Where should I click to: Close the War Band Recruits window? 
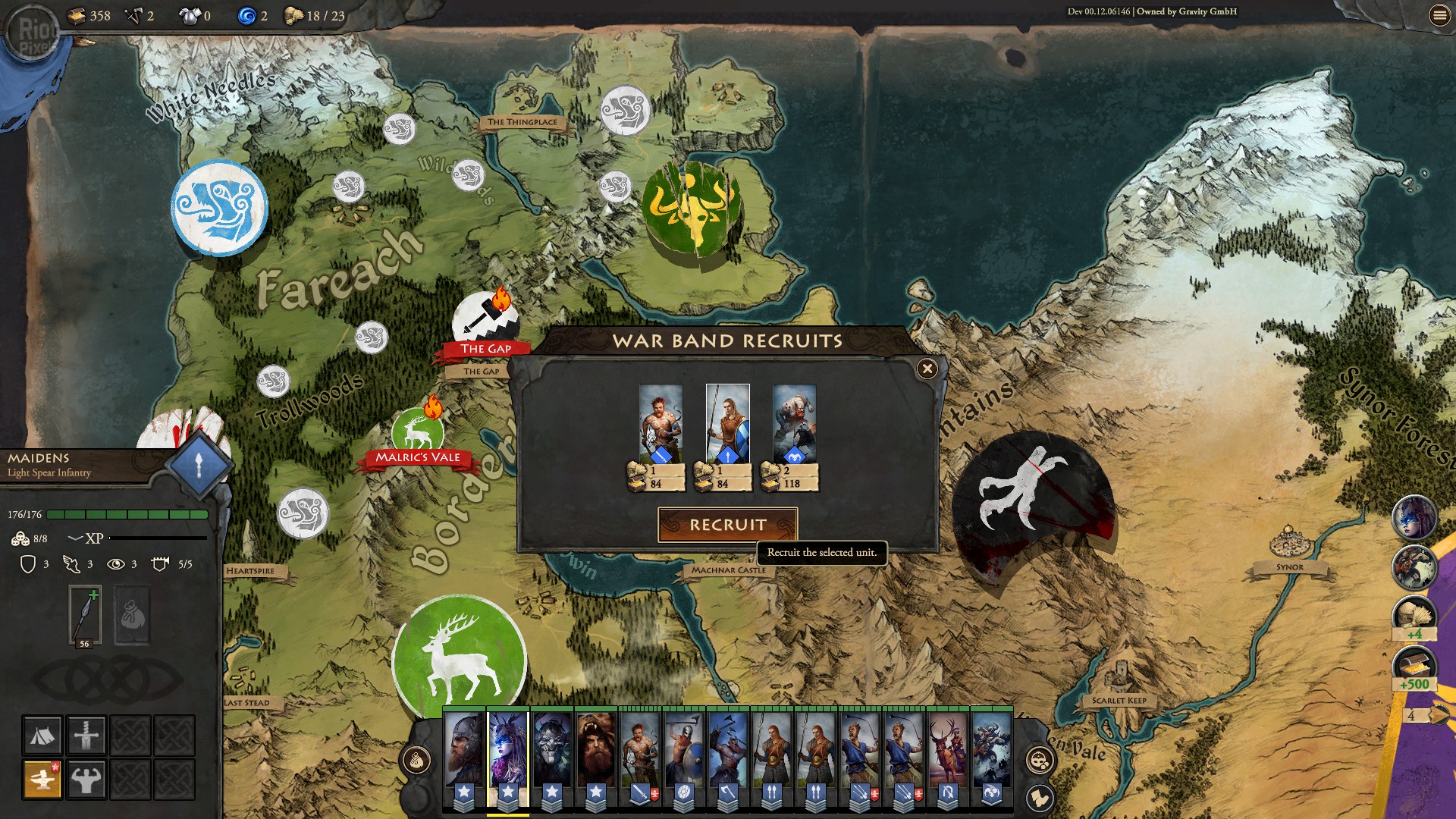(x=927, y=369)
